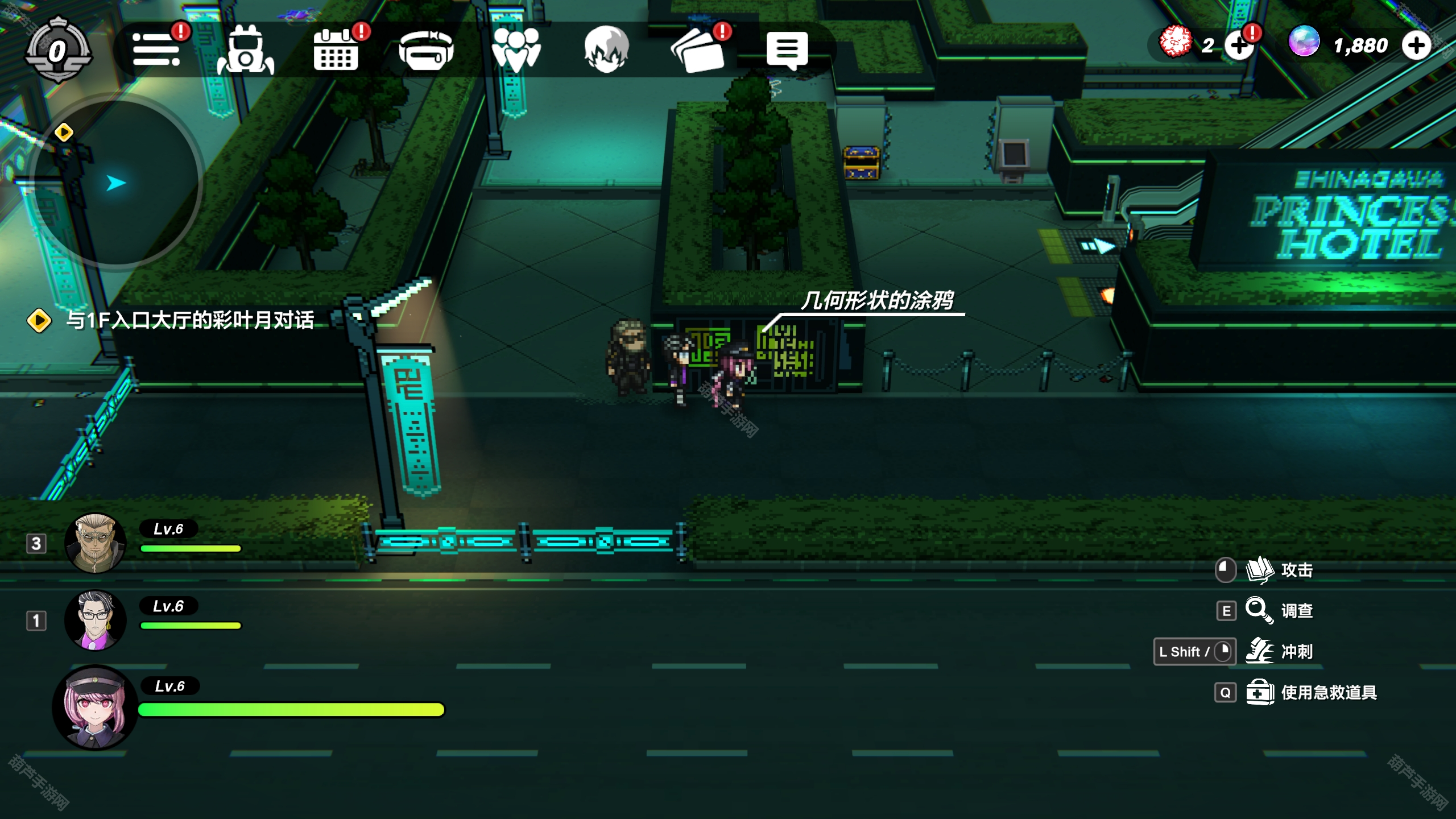Open the waist pouch items icon
This screenshot has height=819, width=1456.
[x=426, y=51]
